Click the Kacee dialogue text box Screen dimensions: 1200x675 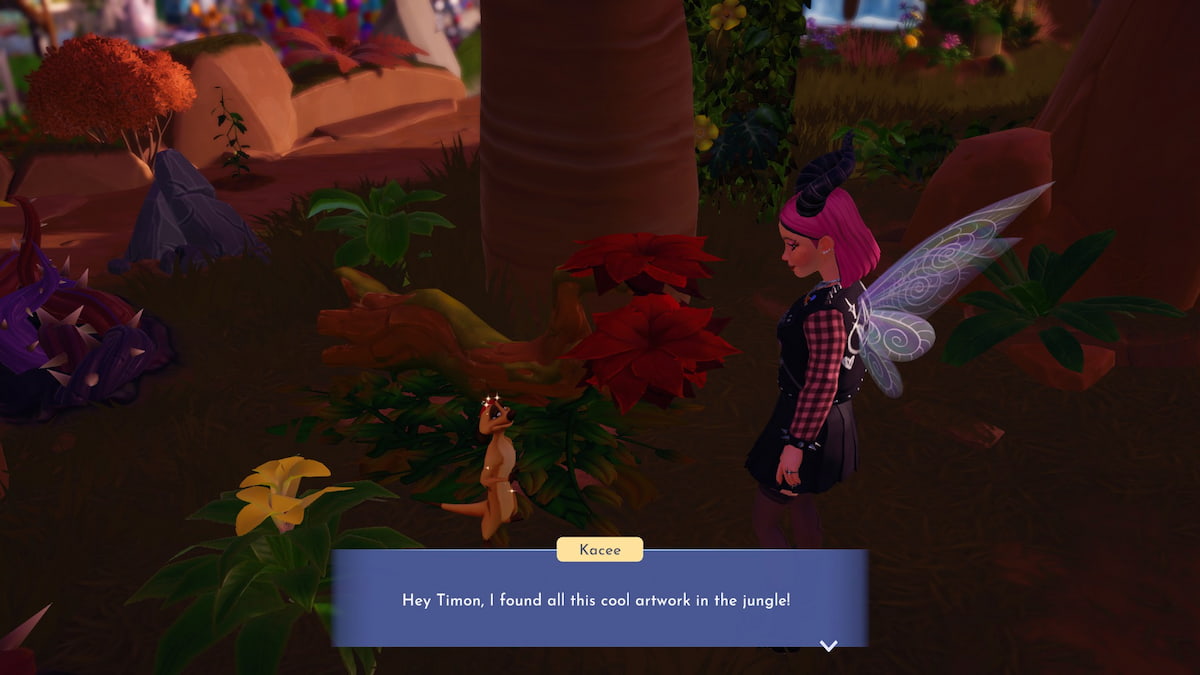pos(599,600)
